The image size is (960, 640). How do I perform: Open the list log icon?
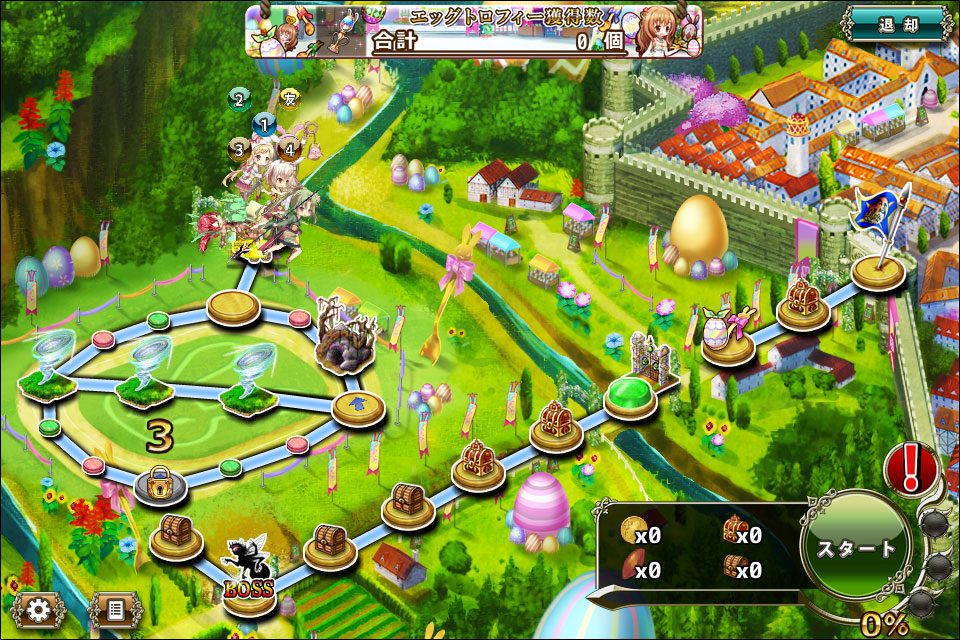(x=116, y=609)
